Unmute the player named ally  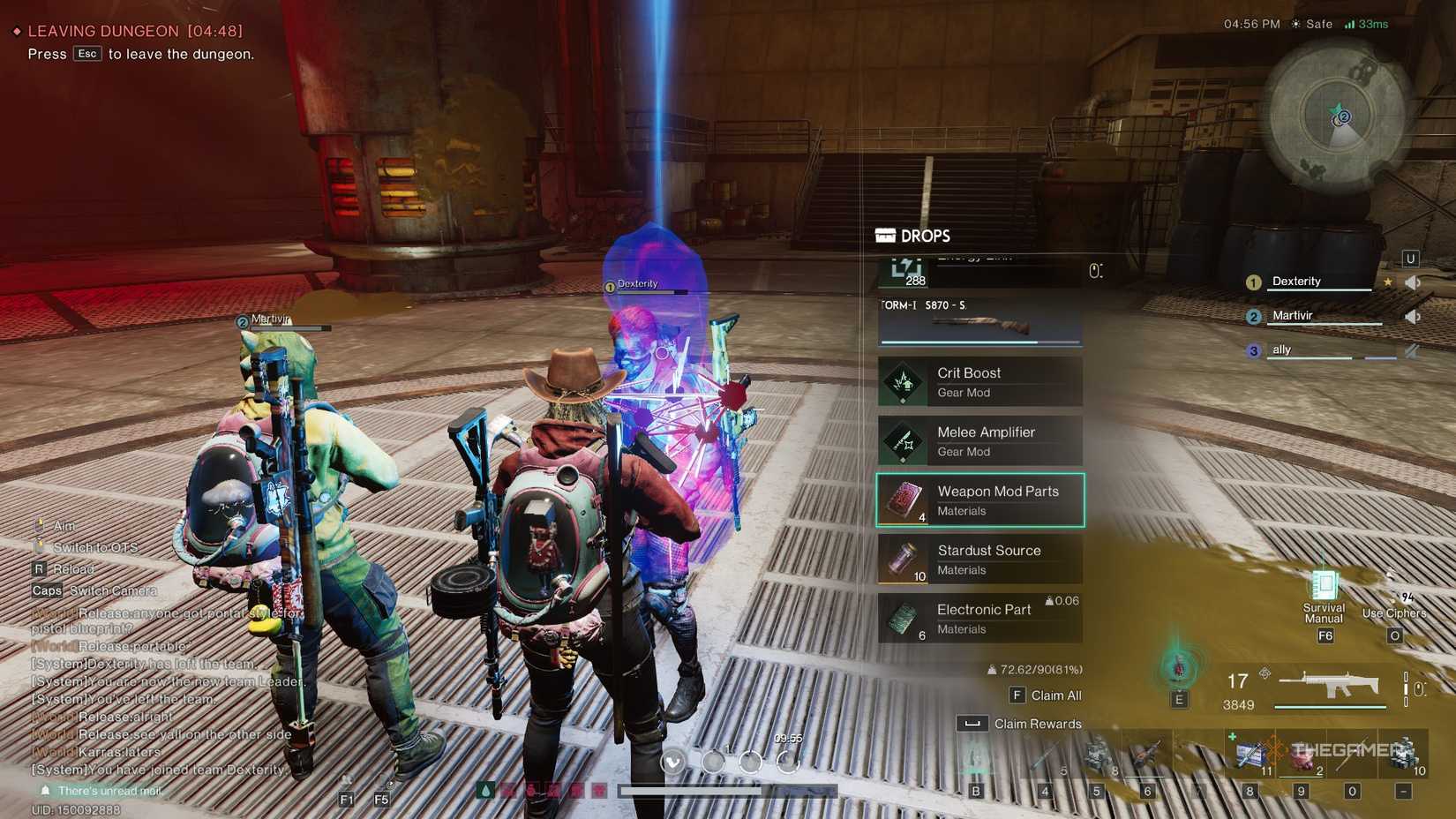point(1412,351)
